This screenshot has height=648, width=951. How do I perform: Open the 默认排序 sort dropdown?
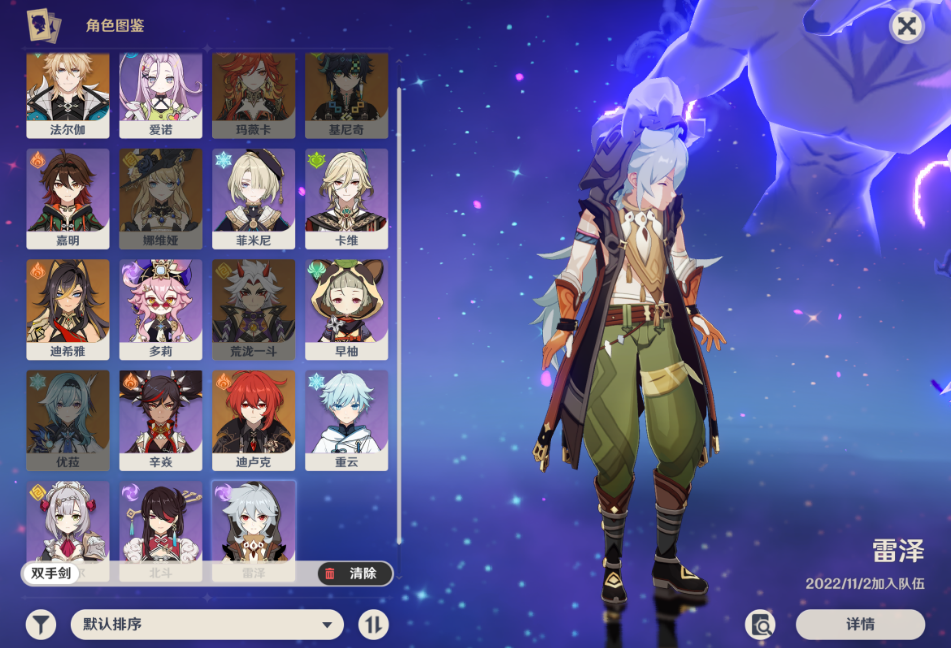point(207,625)
